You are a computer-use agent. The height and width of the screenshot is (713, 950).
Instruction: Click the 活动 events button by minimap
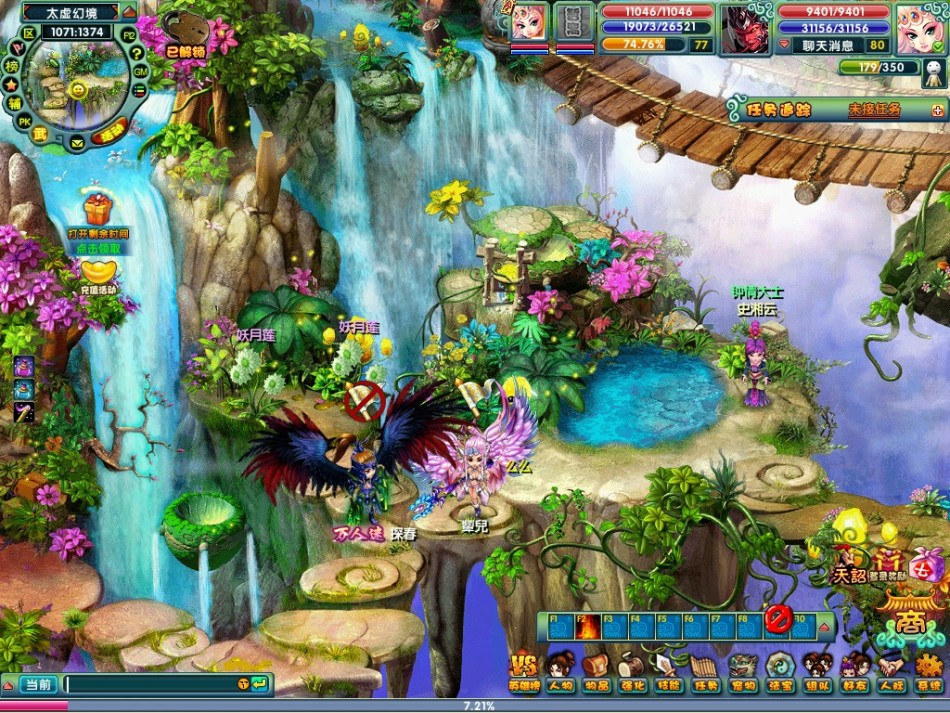click(108, 131)
